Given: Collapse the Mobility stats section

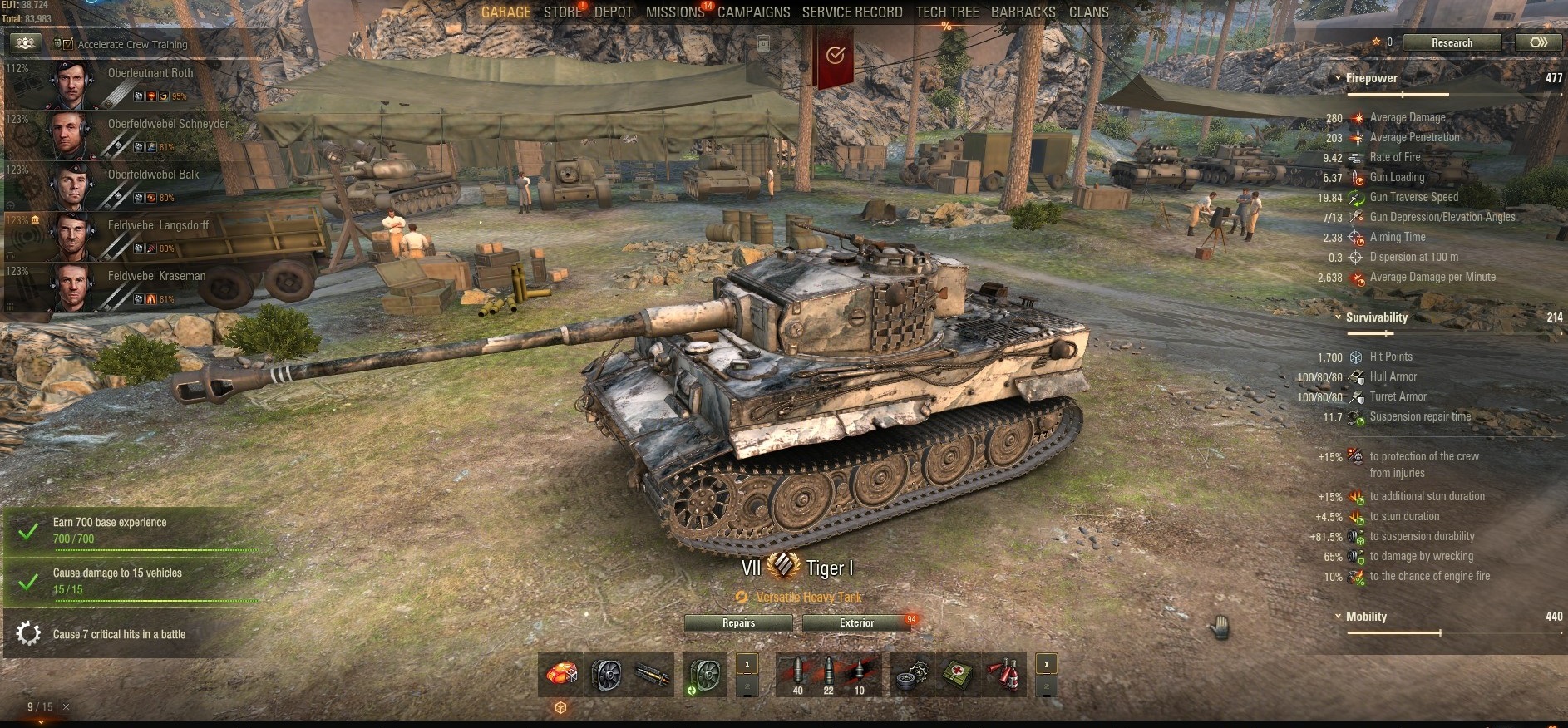Looking at the screenshot, I should coord(1338,617).
